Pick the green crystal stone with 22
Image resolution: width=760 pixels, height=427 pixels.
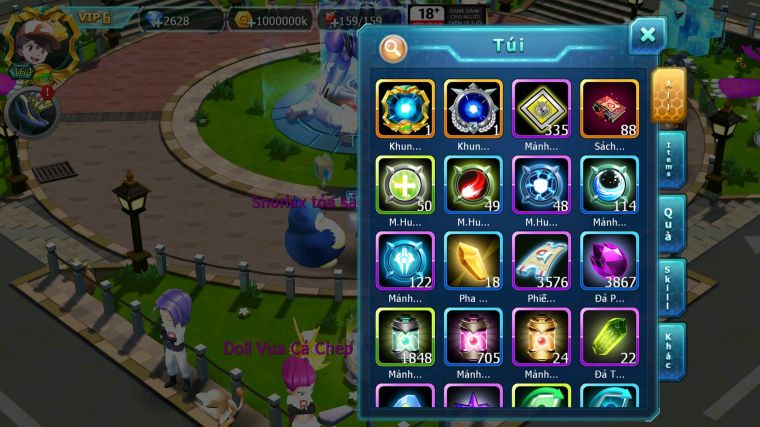609,336
